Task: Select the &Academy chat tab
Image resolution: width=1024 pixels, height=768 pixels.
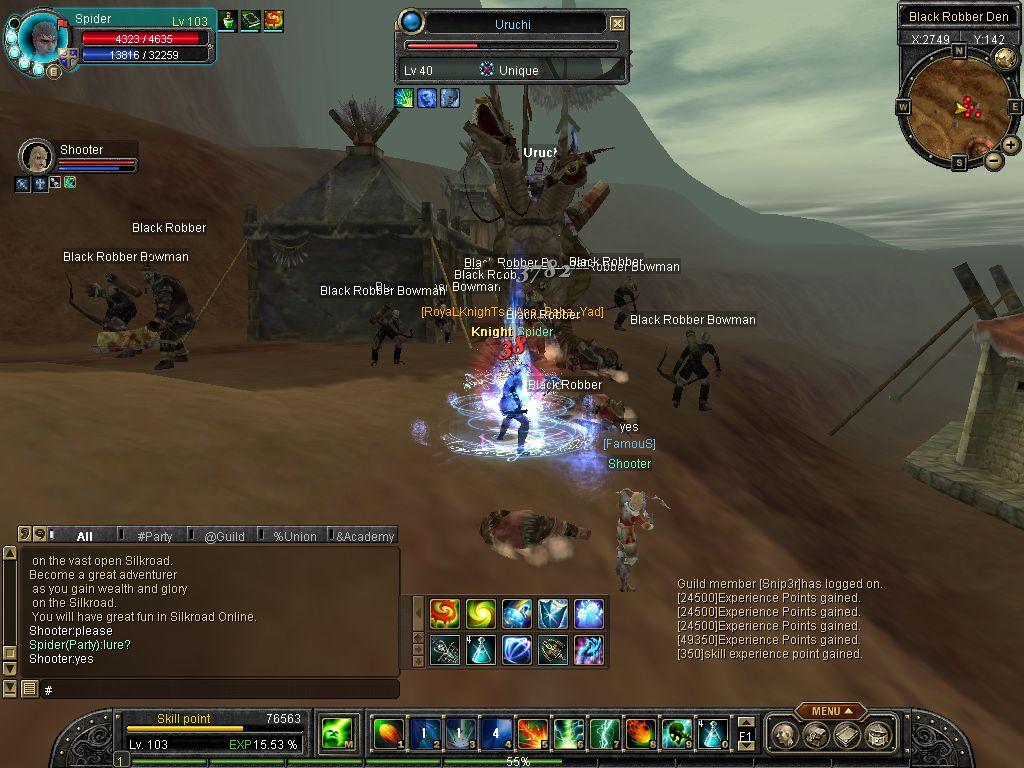Action: point(364,536)
